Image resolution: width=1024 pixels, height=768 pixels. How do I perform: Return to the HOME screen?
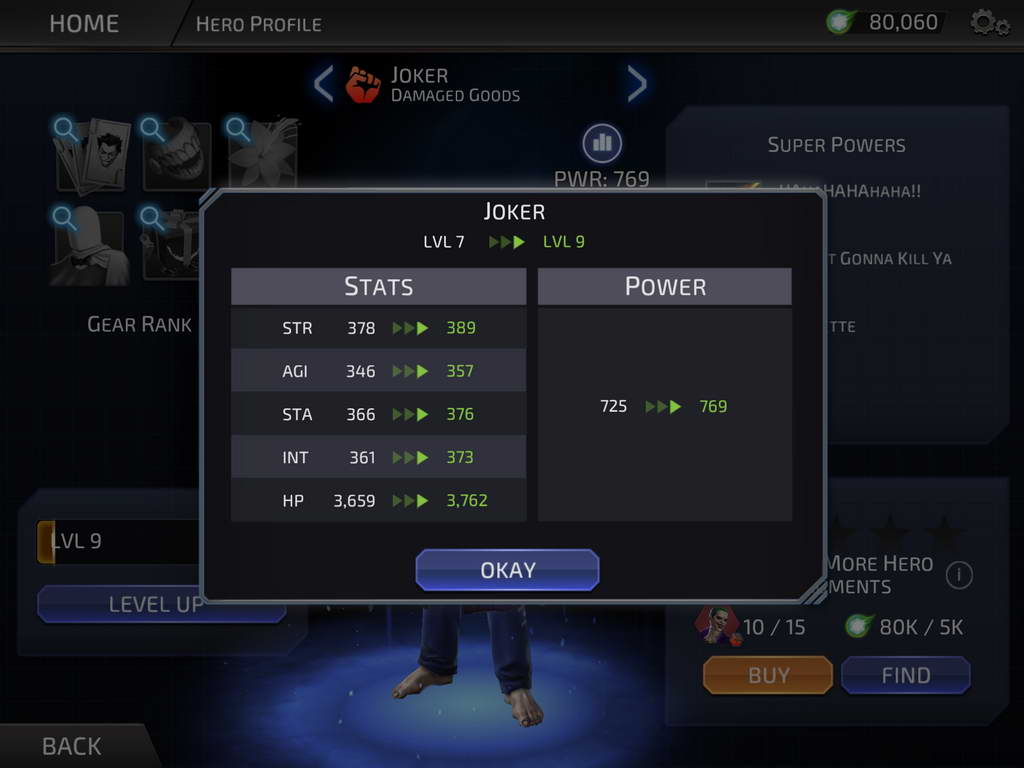click(x=83, y=23)
